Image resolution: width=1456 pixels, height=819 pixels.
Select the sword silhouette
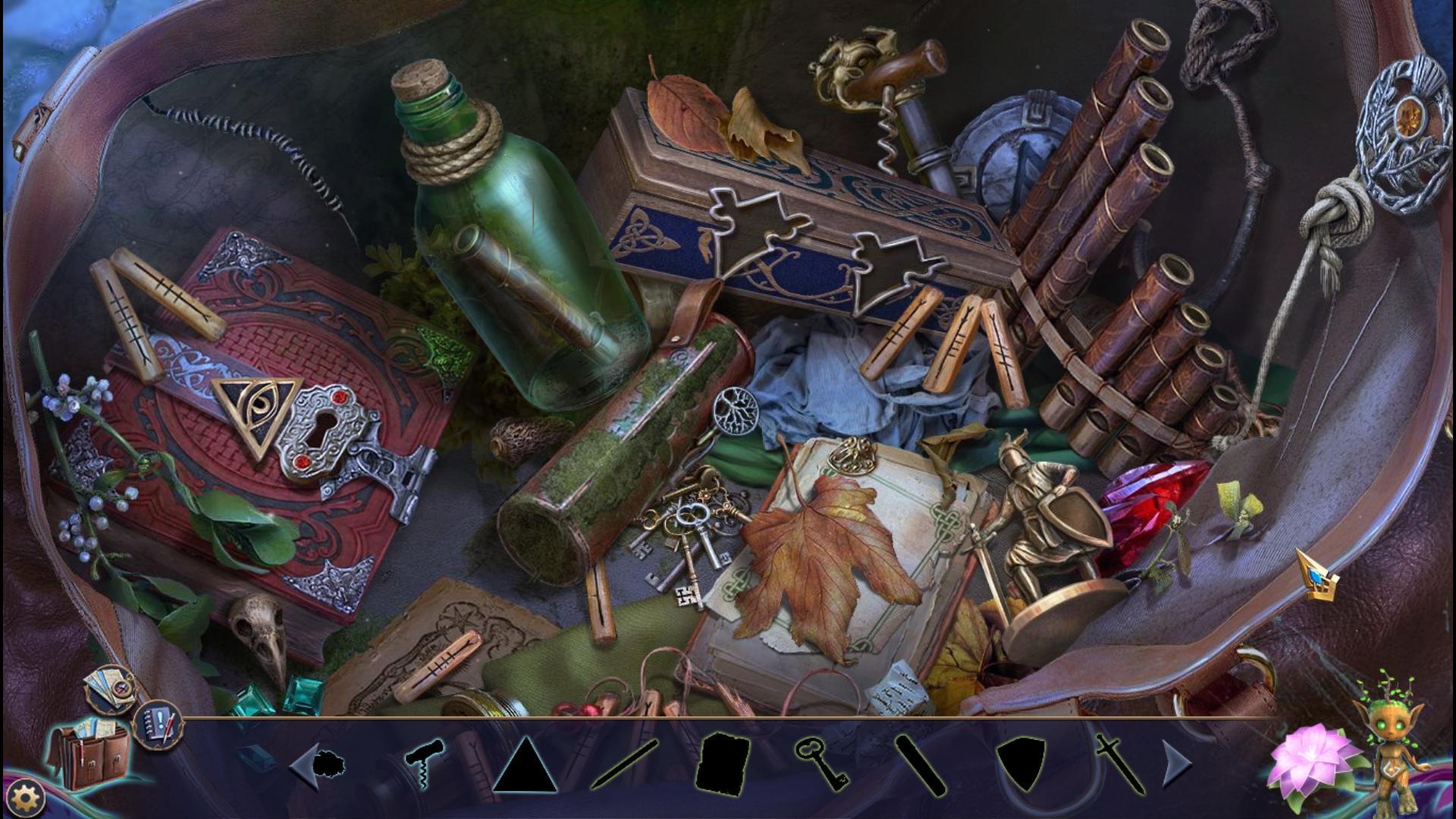(1119, 763)
